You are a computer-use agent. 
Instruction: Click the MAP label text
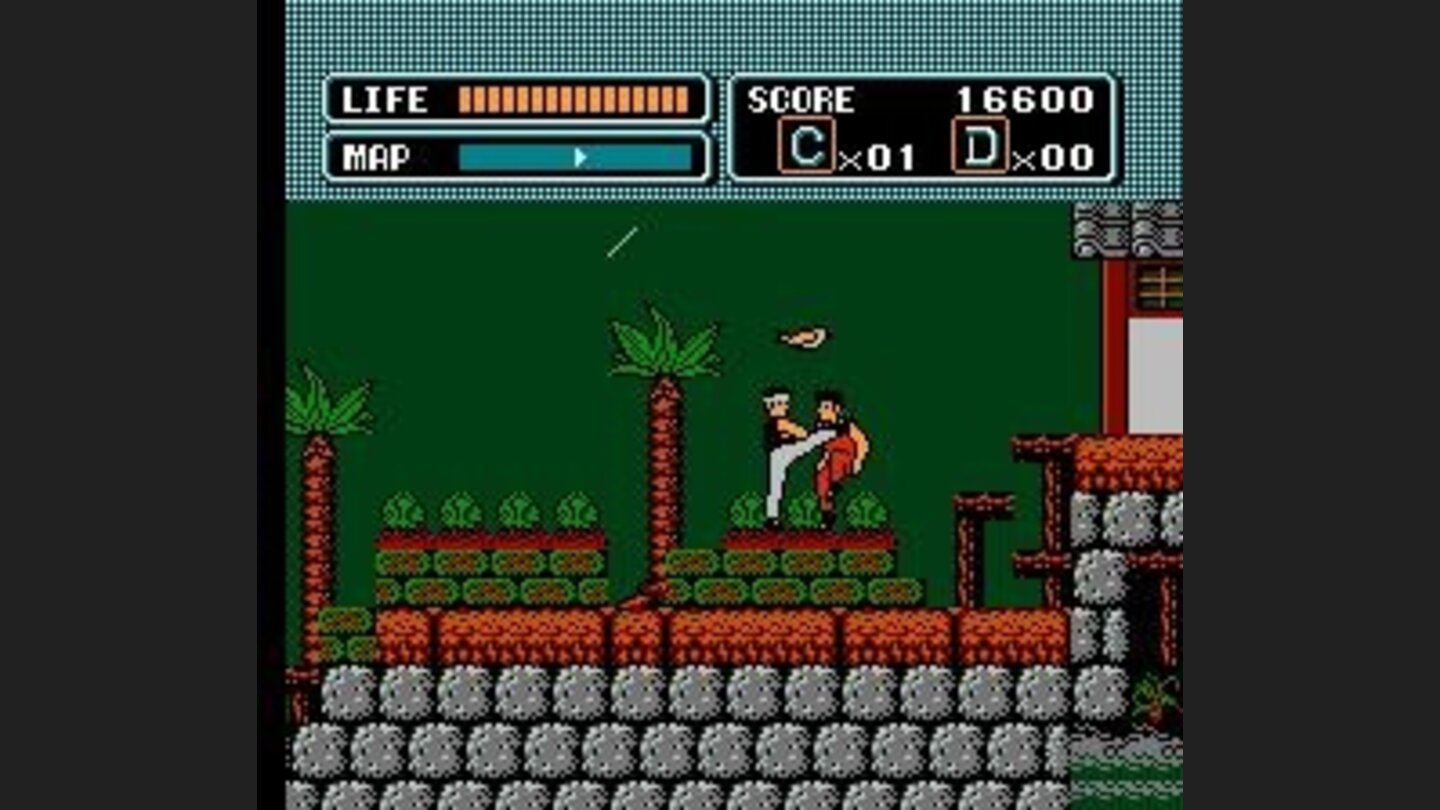(x=378, y=157)
